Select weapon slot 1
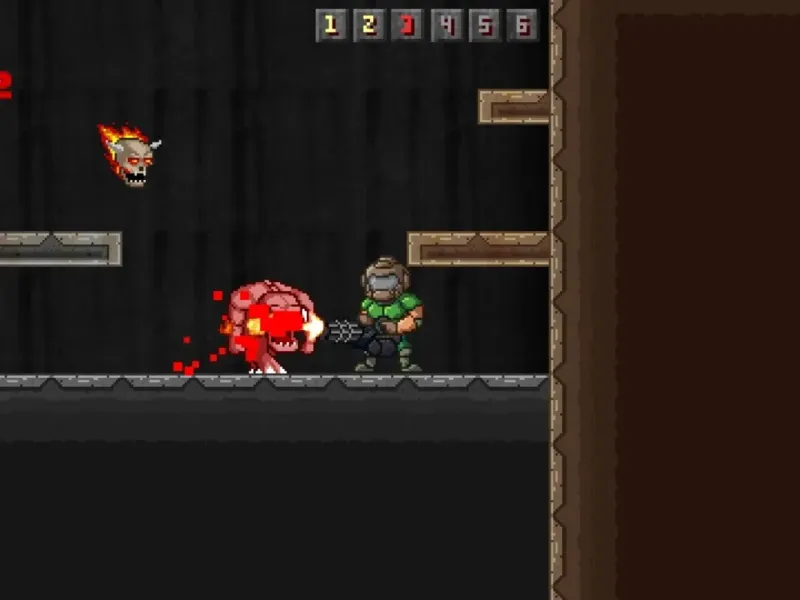Screen dimensions: 800x600 pyautogui.click(x=331, y=25)
